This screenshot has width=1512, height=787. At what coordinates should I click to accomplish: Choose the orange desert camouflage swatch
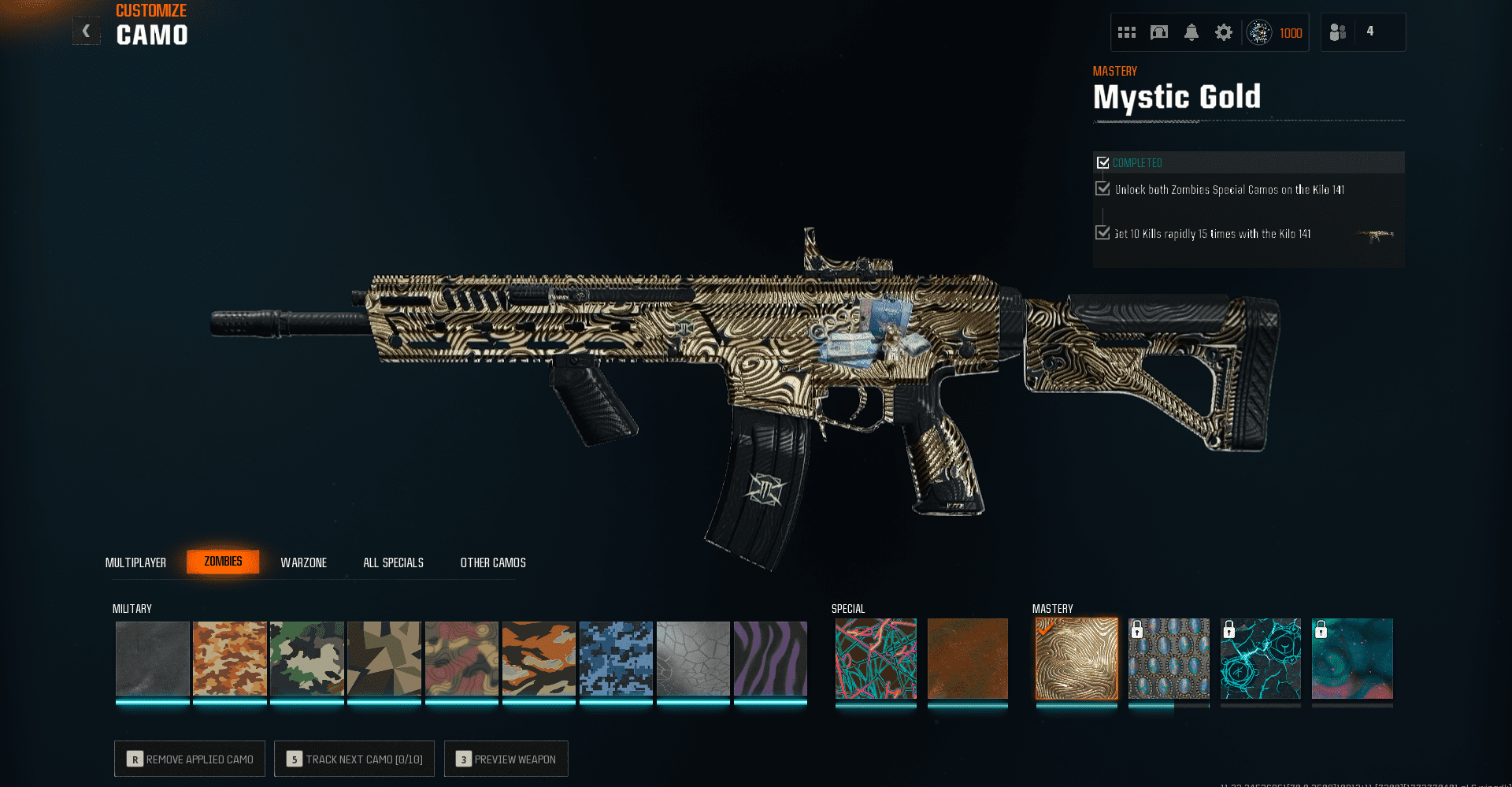(230, 659)
